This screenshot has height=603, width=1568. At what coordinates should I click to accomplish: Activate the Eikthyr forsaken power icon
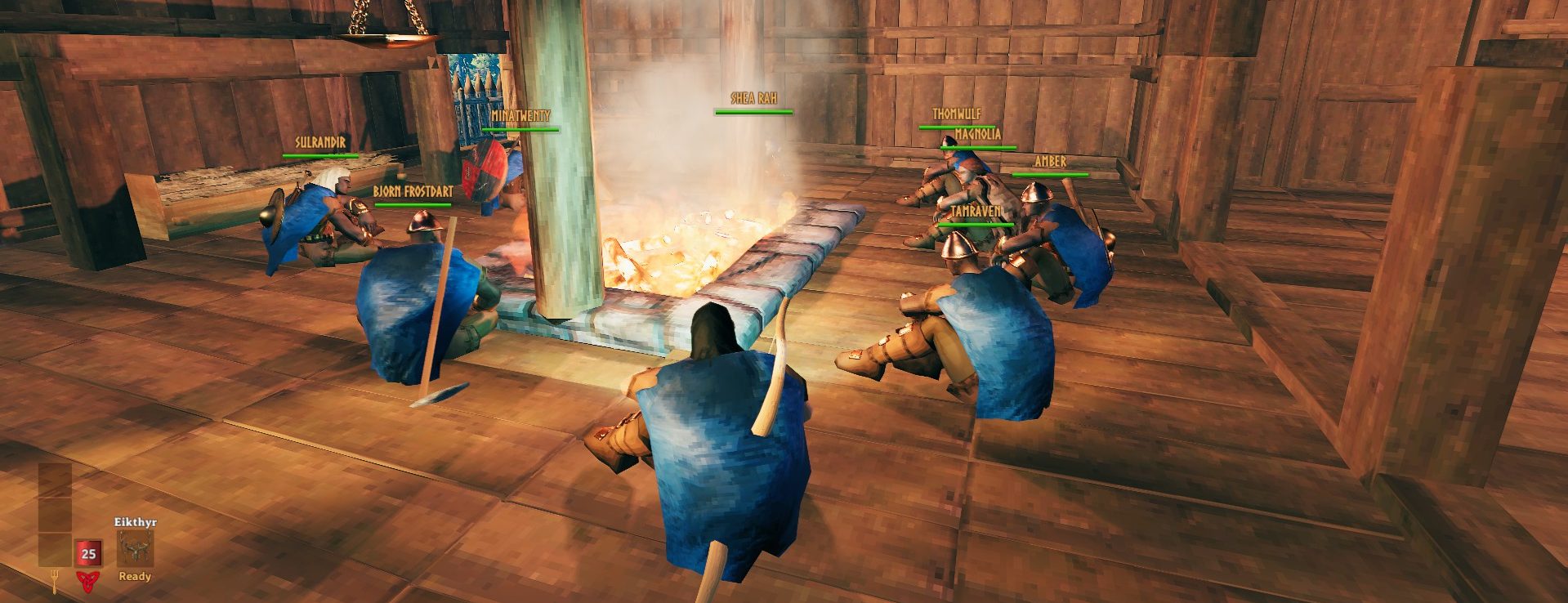(x=135, y=548)
